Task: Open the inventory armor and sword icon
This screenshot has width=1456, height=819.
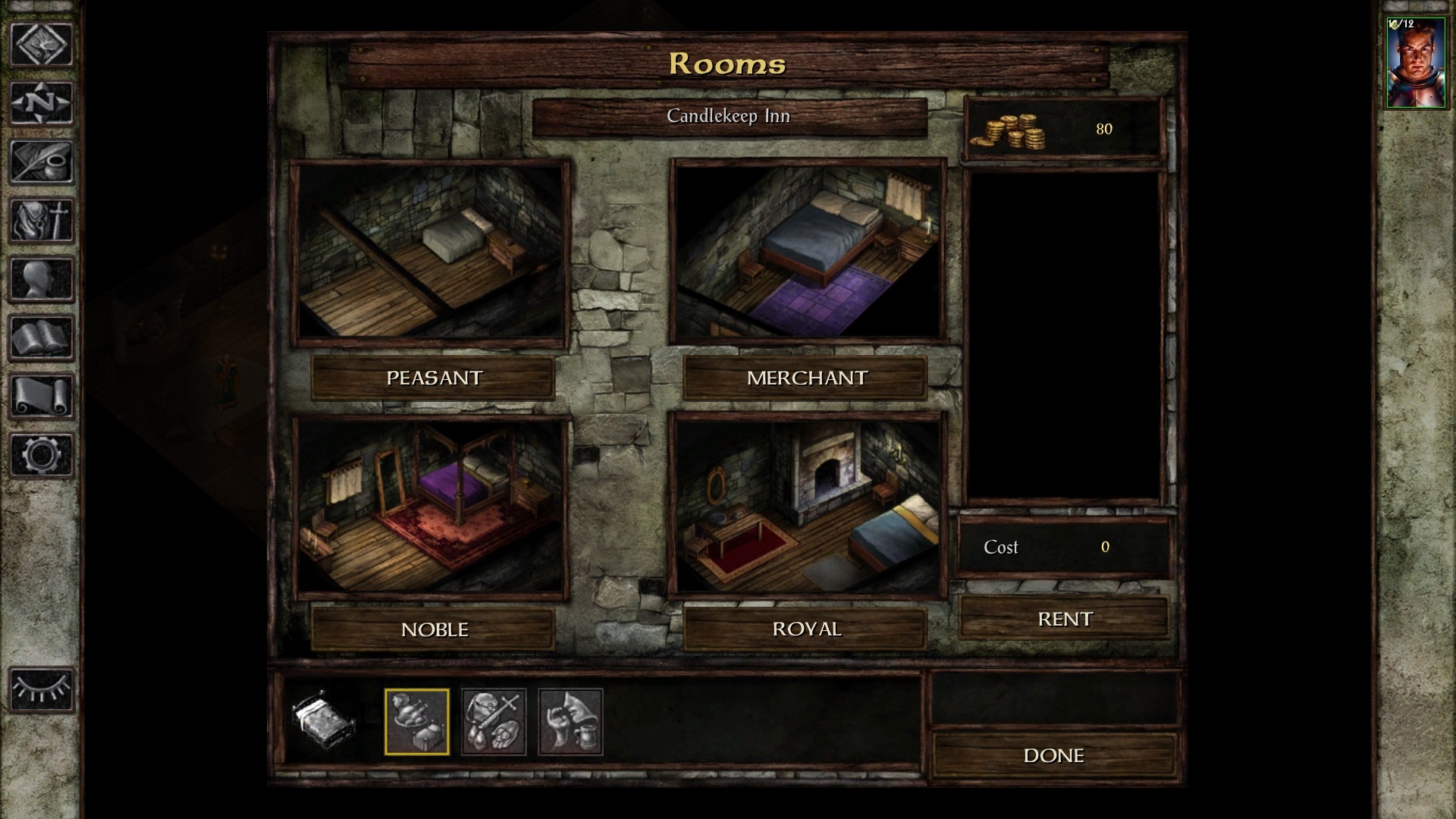Action: pos(42,221)
